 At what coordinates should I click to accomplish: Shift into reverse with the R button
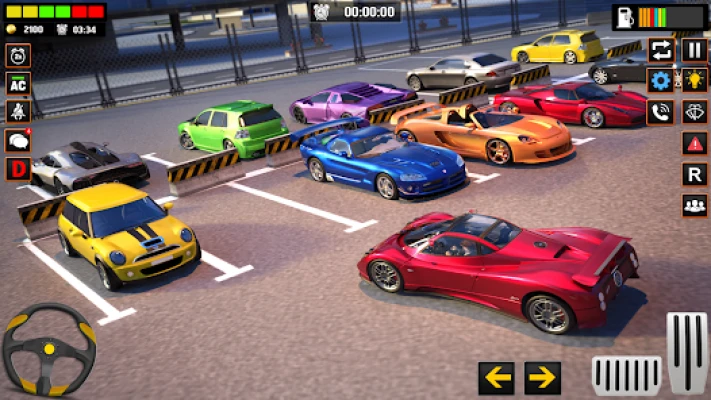[694, 174]
